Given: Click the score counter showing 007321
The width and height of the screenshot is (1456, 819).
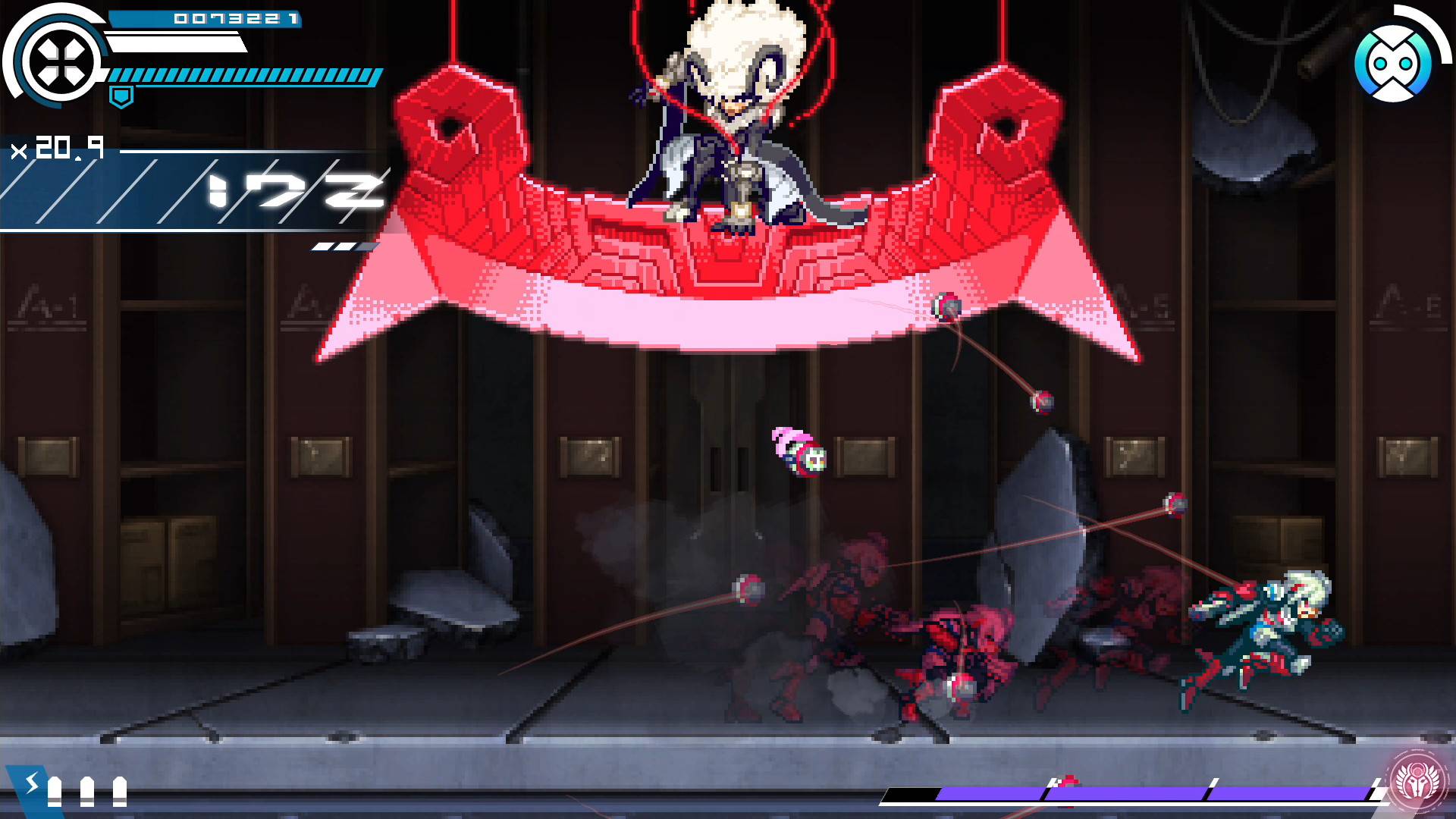Looking at the screenshot, I should tap(235, 20).
